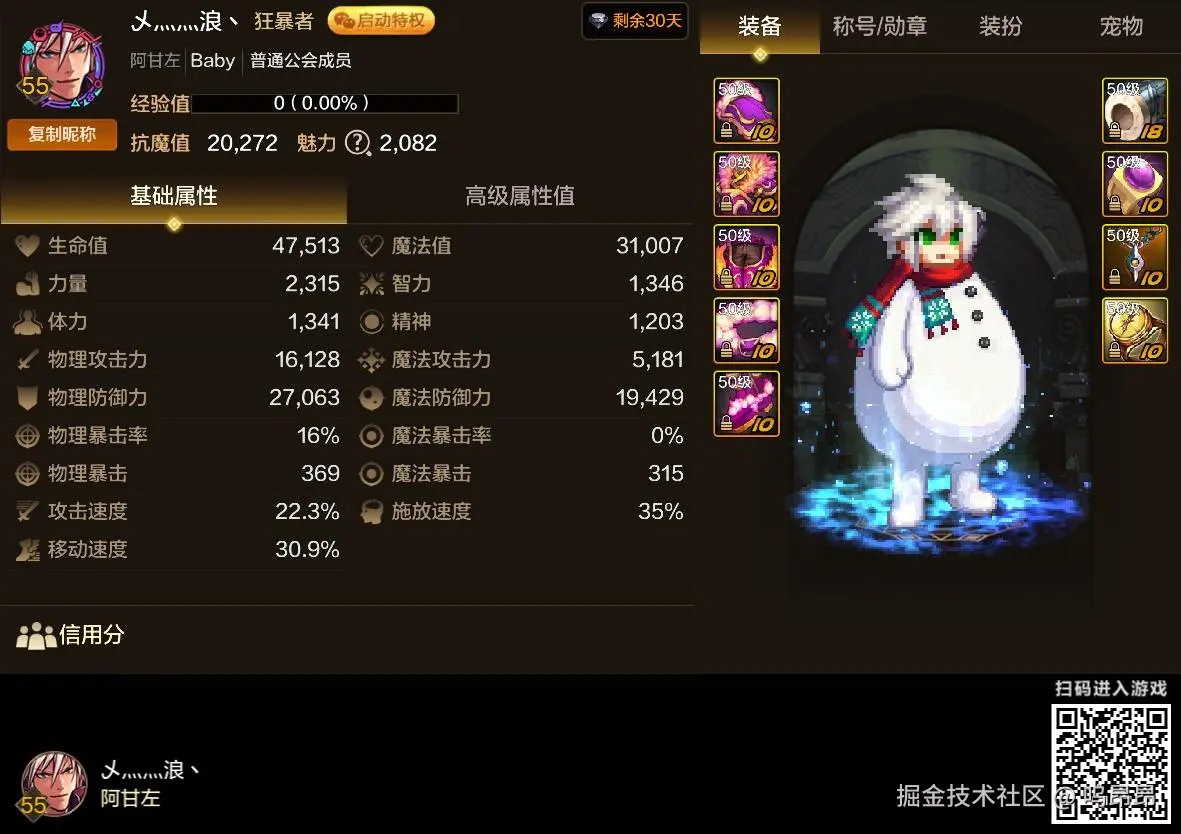The height and width of the screenshot is (834, 1181).
Task: Activate the 启动特权 privilege button
Action: click(x=381, y=21)
